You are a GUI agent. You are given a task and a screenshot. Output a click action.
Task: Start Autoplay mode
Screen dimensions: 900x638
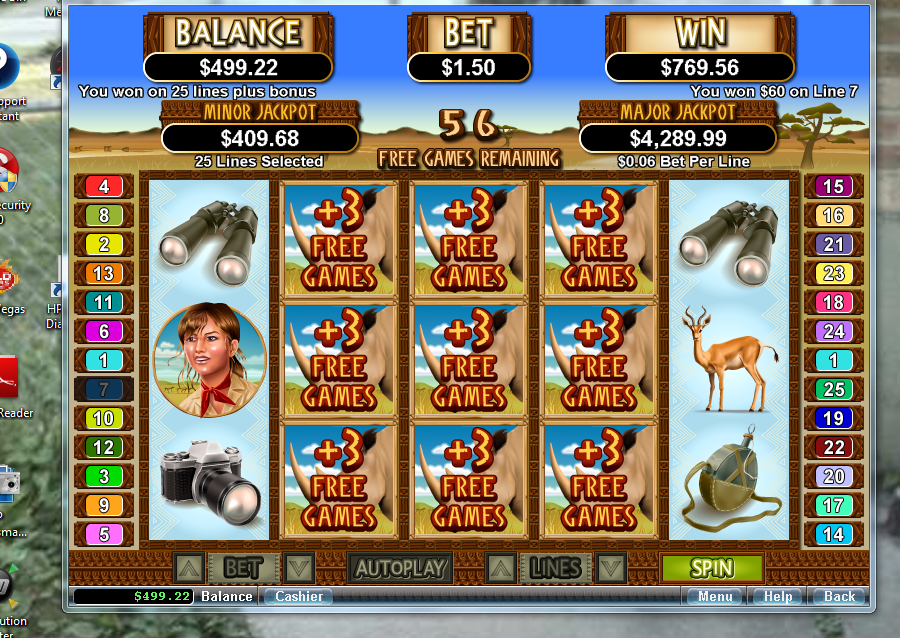[x=400, y=568]
